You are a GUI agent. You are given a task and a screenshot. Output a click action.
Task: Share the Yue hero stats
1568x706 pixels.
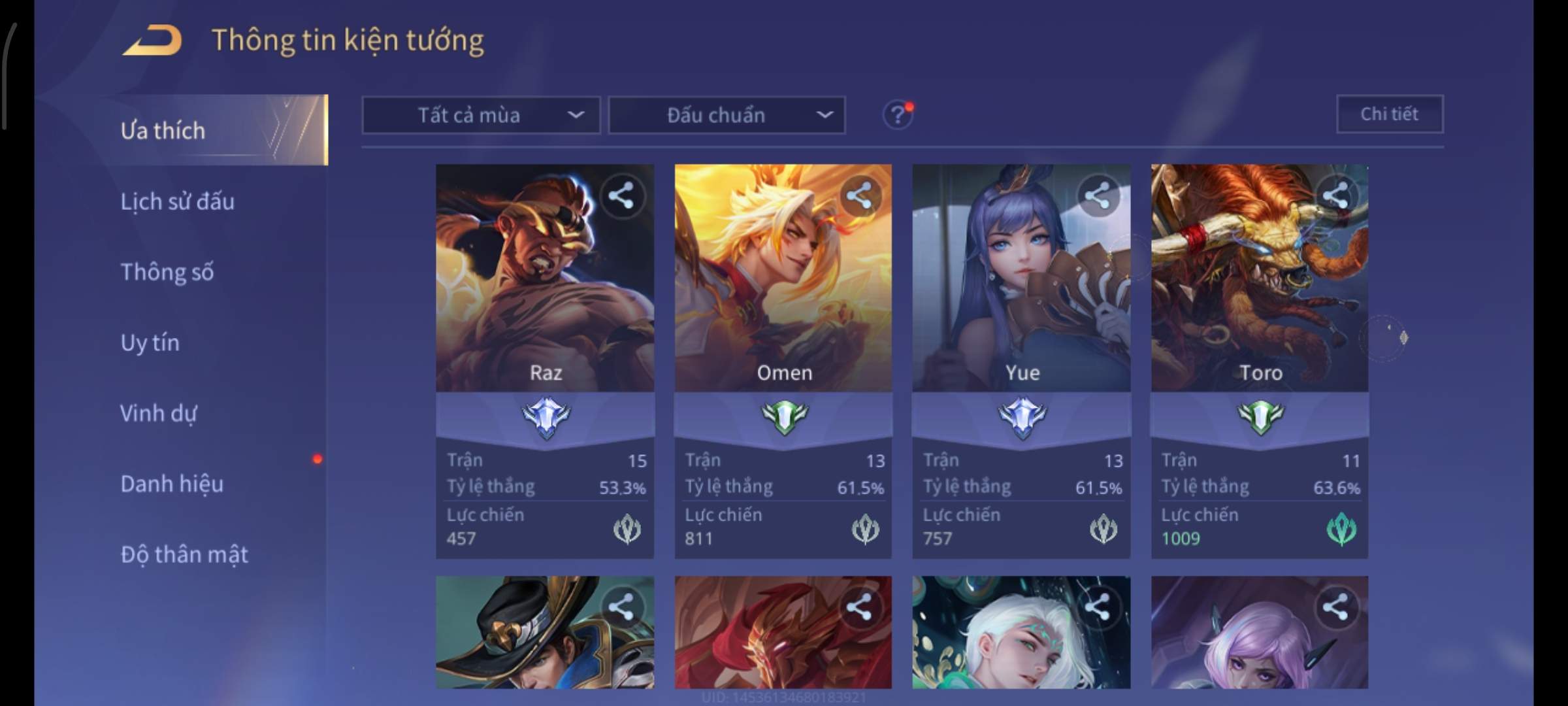coord(1098,195)
